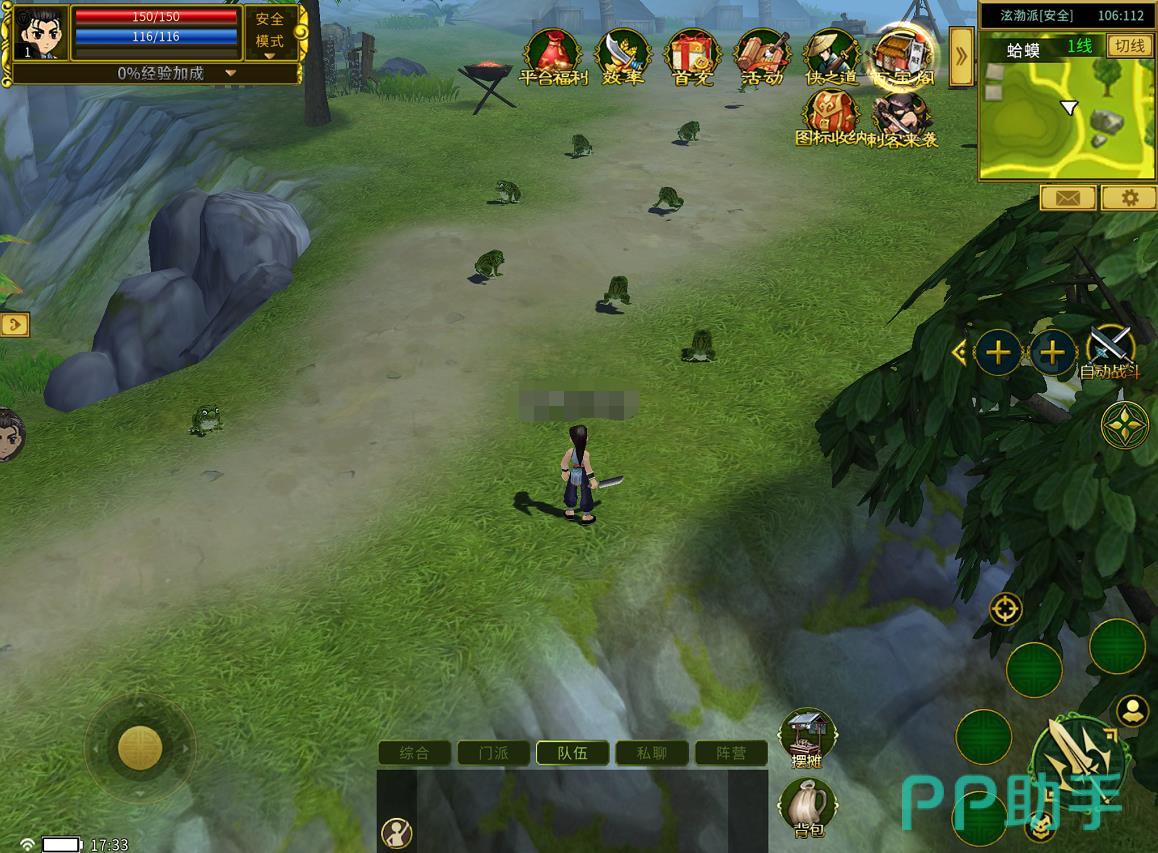The image size is (1158, 853).
Task: Open the 效率 efficiency icon
Action: point(623,56)
